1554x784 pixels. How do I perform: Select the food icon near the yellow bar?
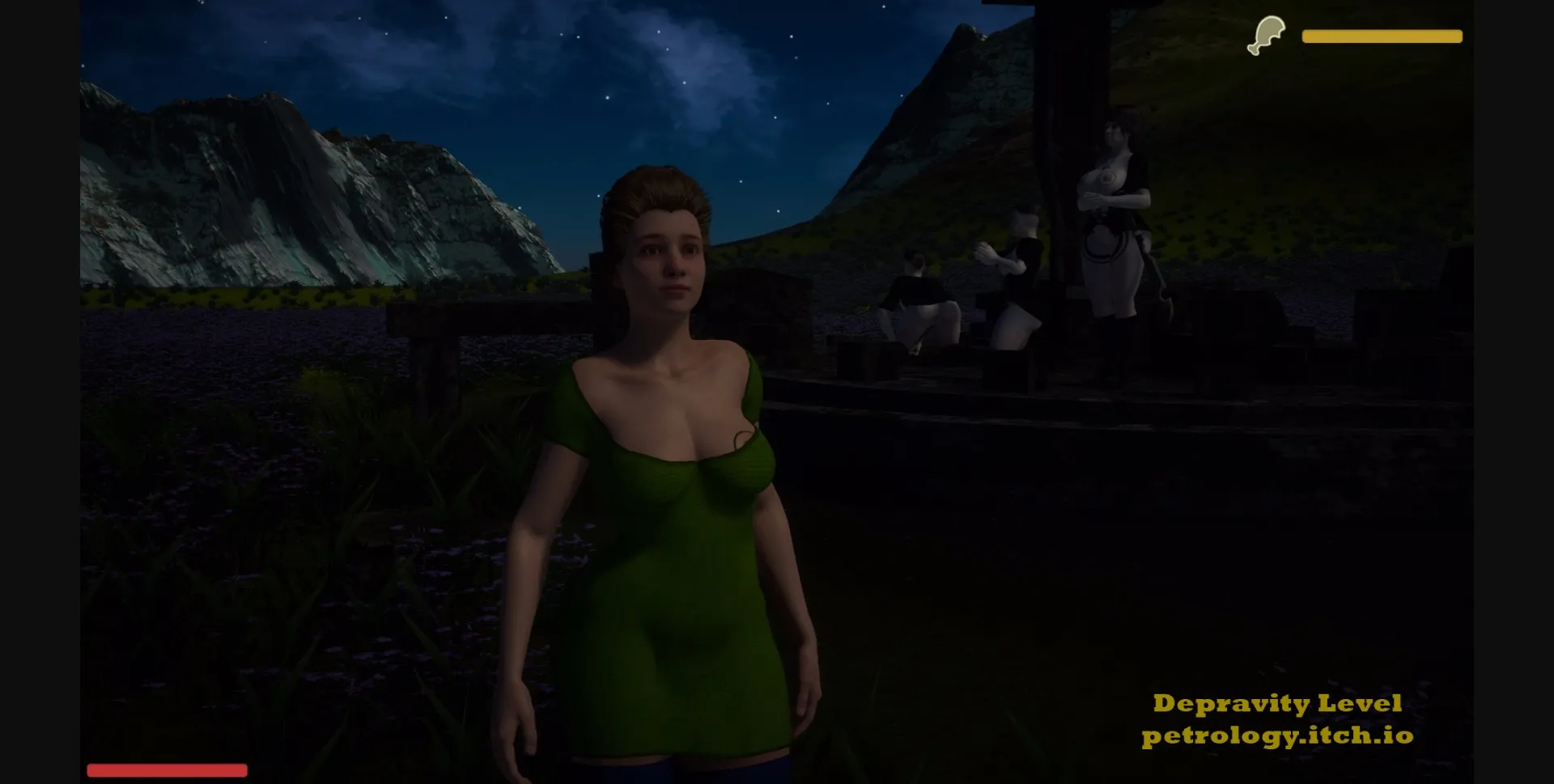pyautogui.click(x=1267, y=34)
